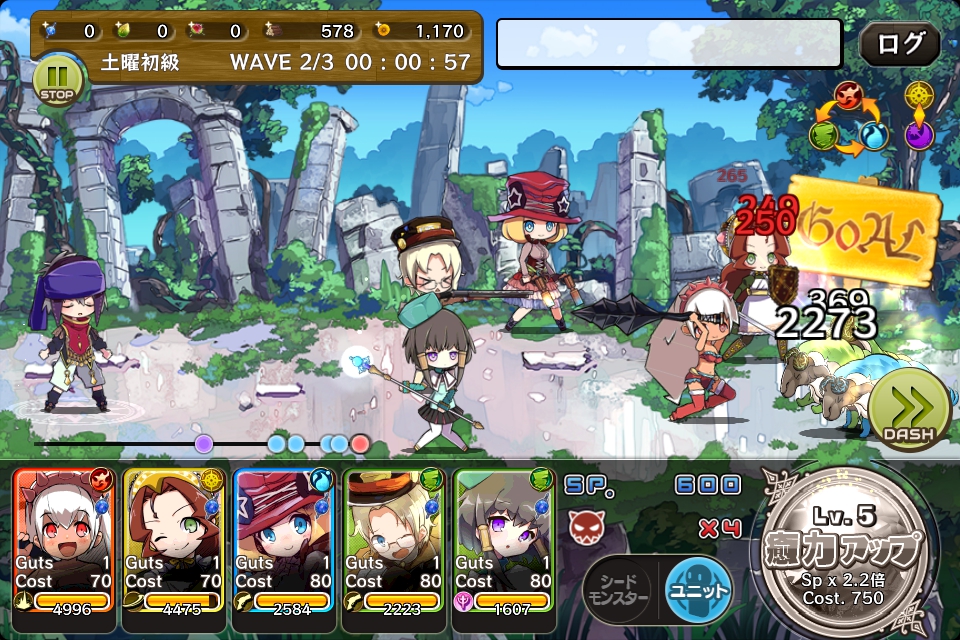This screenshot has height=640, width=960.
Task: Open the battle log (ログ)
Action: 899,45
